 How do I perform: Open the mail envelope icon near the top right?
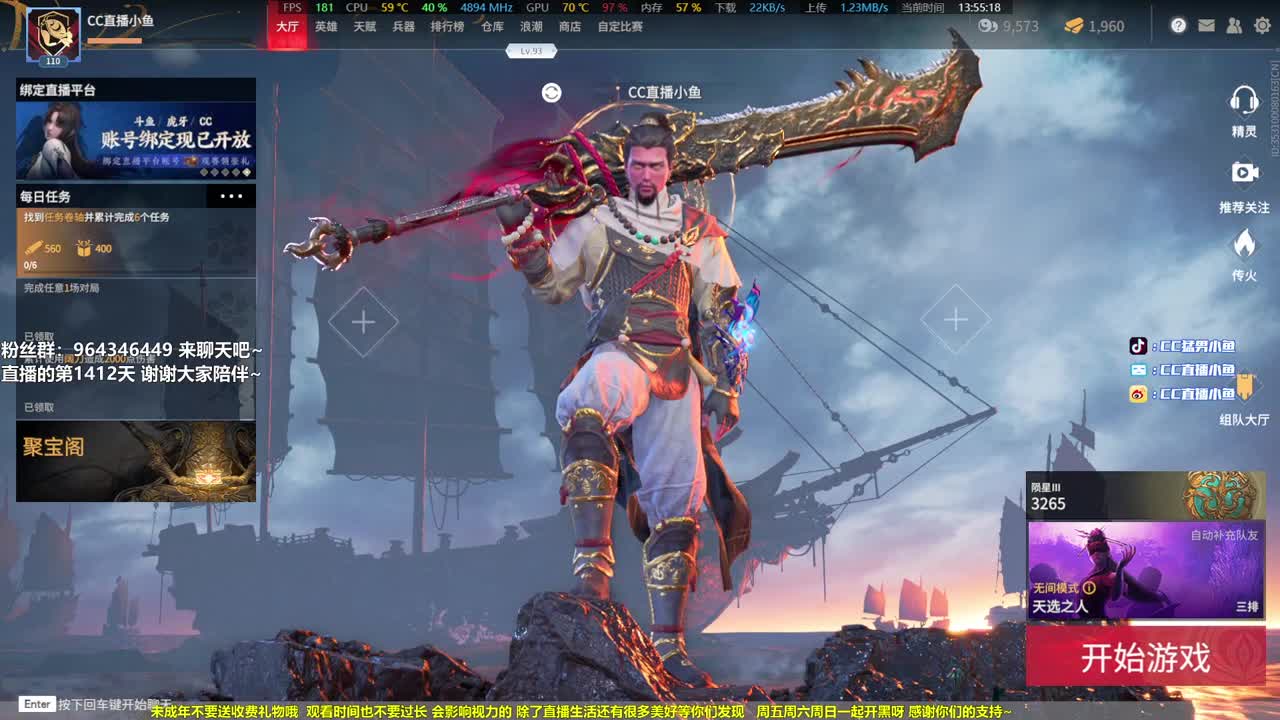1206,25
